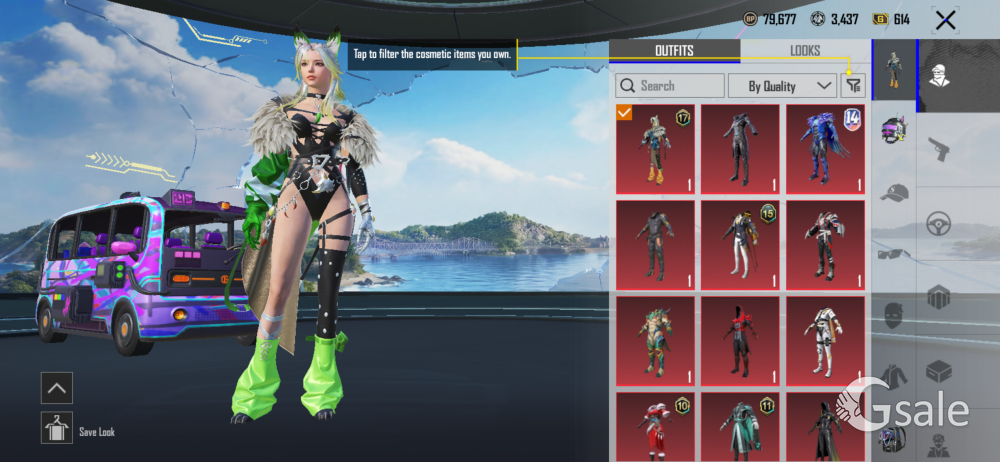
Task: Click the outfit search field
Action: click(x=670, y=86)
